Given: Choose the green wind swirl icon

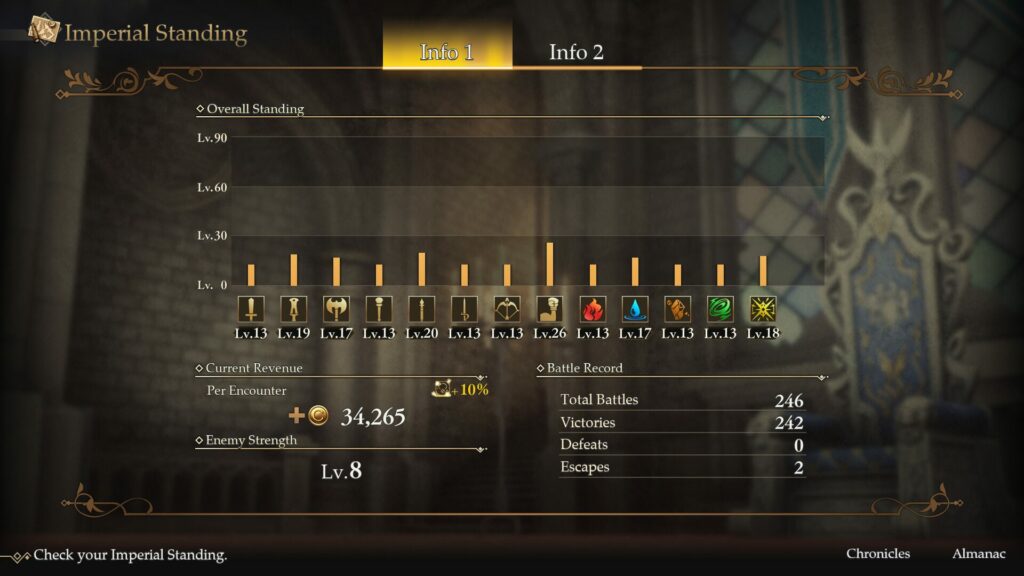Looking at the screenshot, I should [720, 308].
